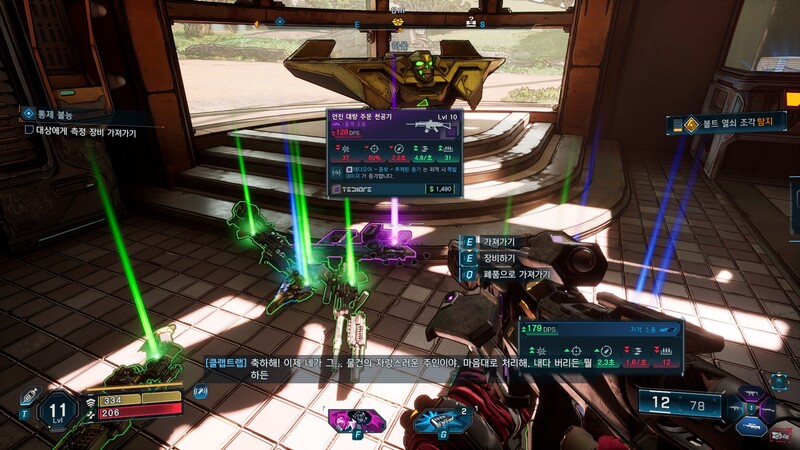Use the repair kit syringe icon
800x450 pixels.
point(28,395)
